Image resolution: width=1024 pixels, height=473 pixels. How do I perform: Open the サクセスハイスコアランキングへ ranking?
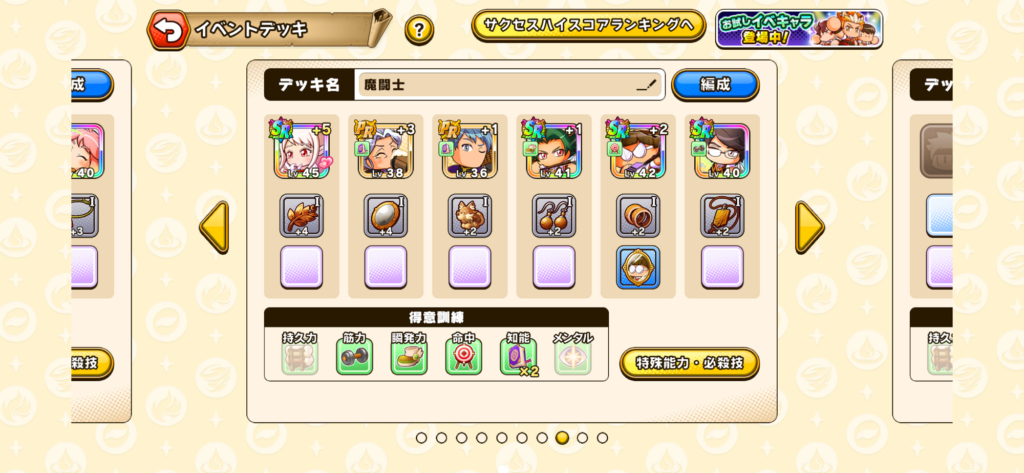(x=588, y=26)
